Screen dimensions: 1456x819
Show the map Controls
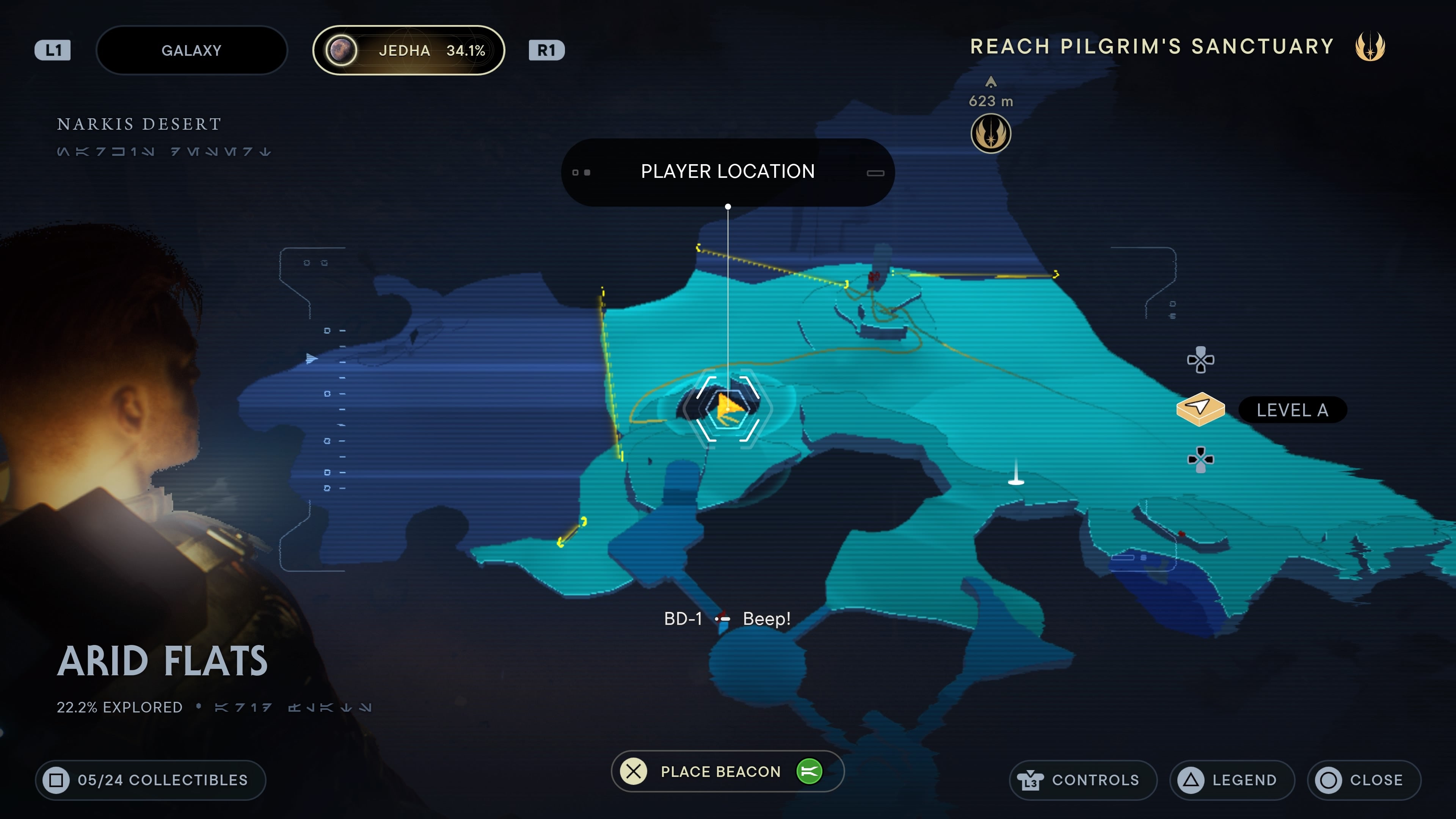pos(1083,780)
